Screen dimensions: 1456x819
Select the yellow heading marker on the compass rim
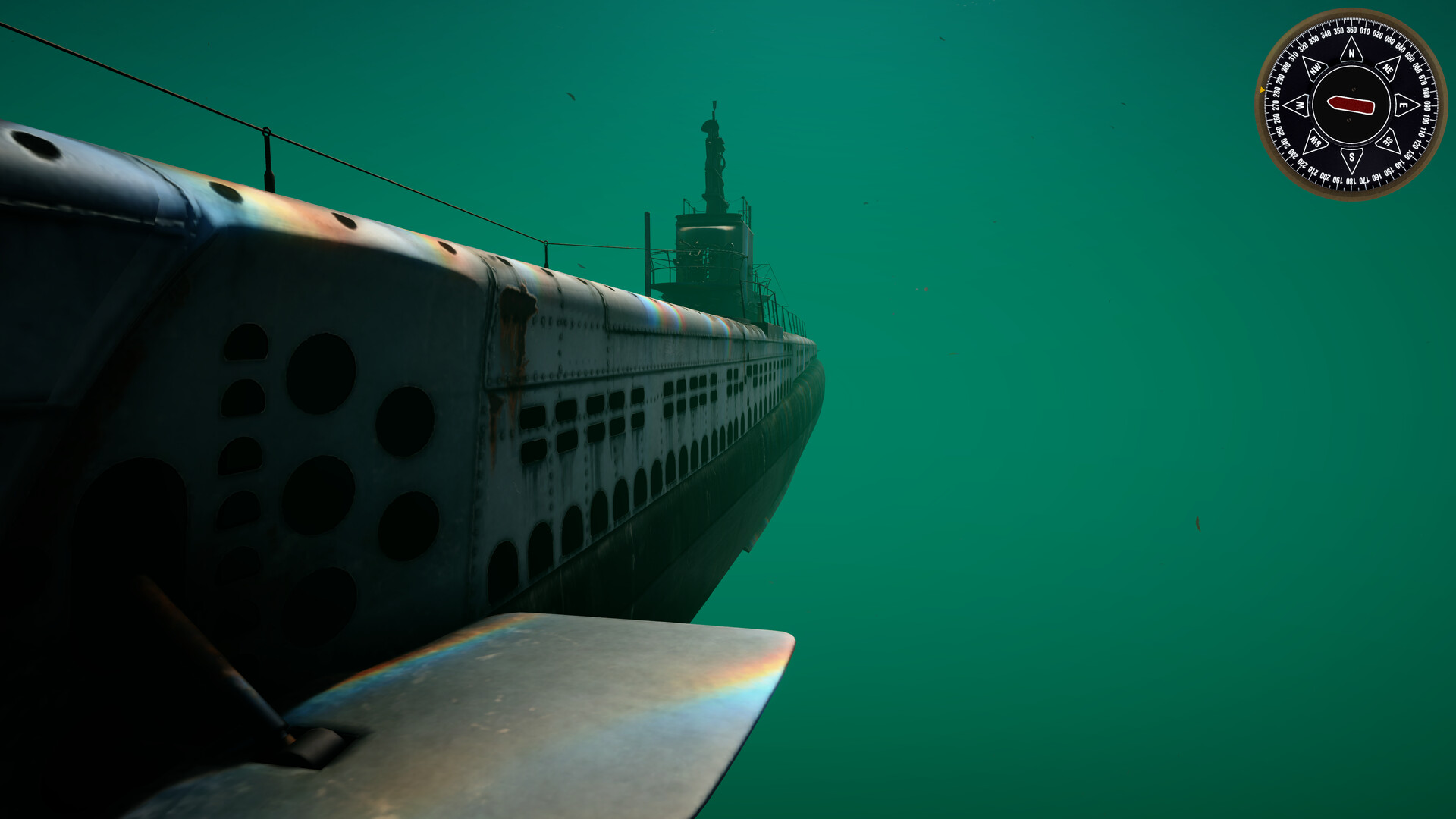[1262, 89]
